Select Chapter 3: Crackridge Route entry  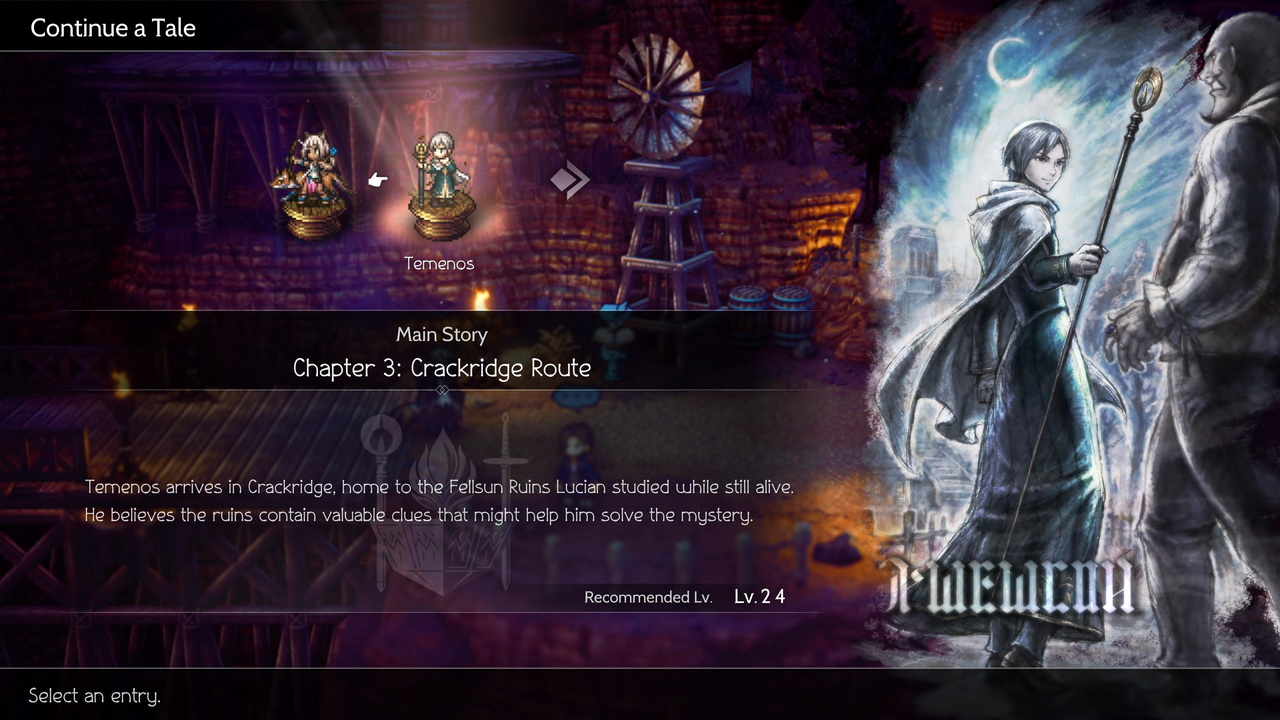point(441,368)
